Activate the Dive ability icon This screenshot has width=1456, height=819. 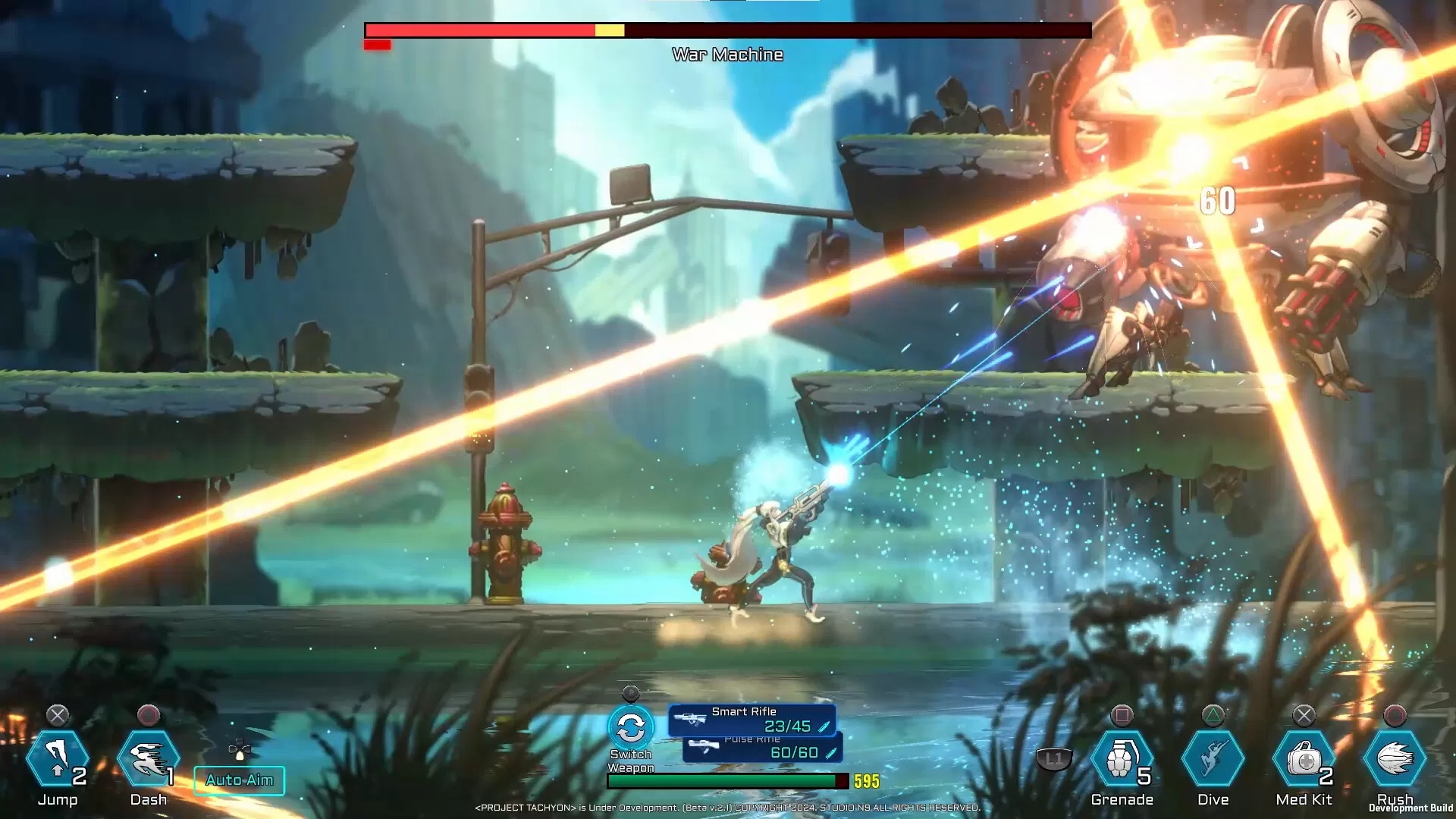pos(1213,759)
